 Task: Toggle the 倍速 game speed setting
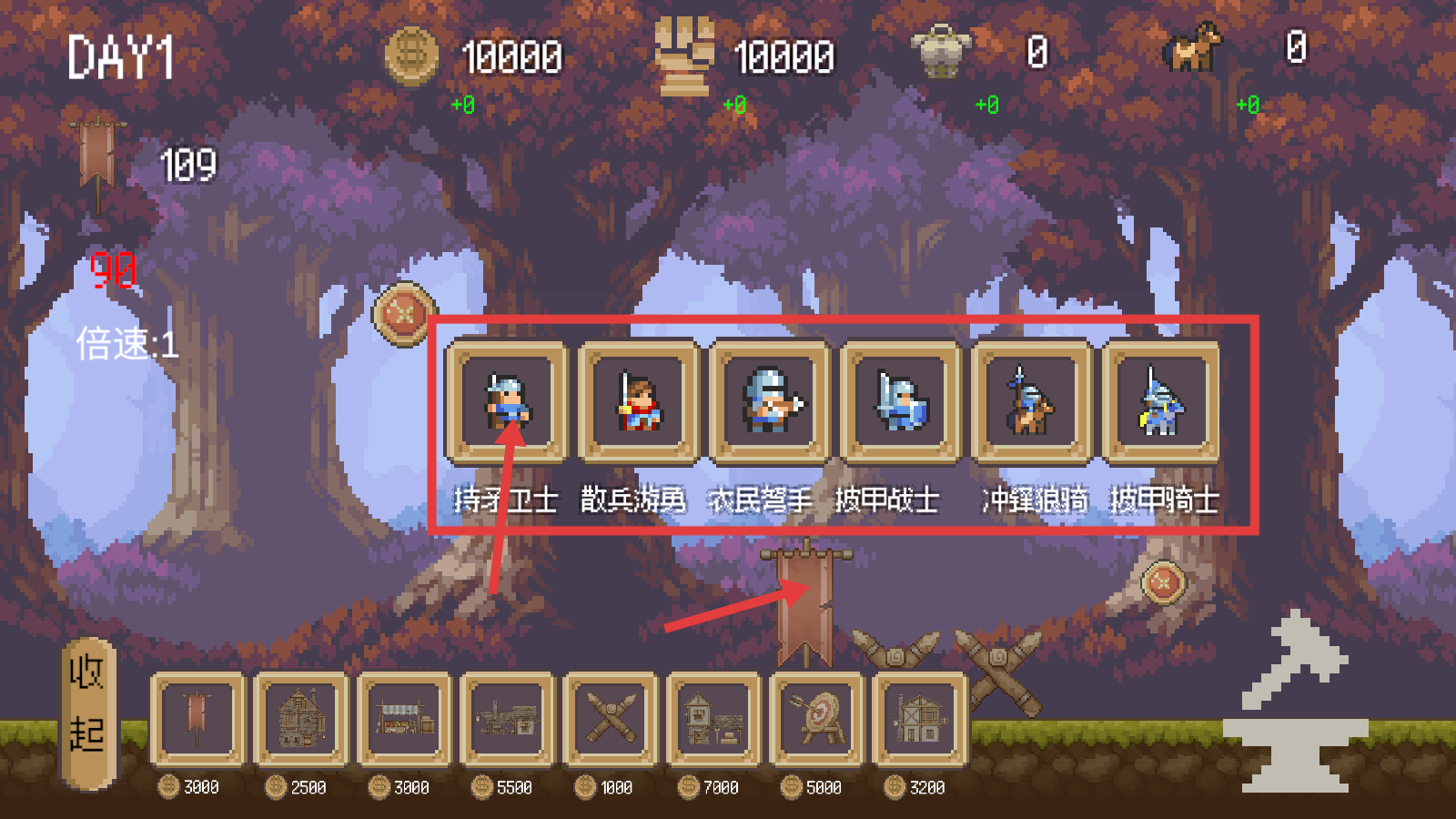tap(127, 344)
